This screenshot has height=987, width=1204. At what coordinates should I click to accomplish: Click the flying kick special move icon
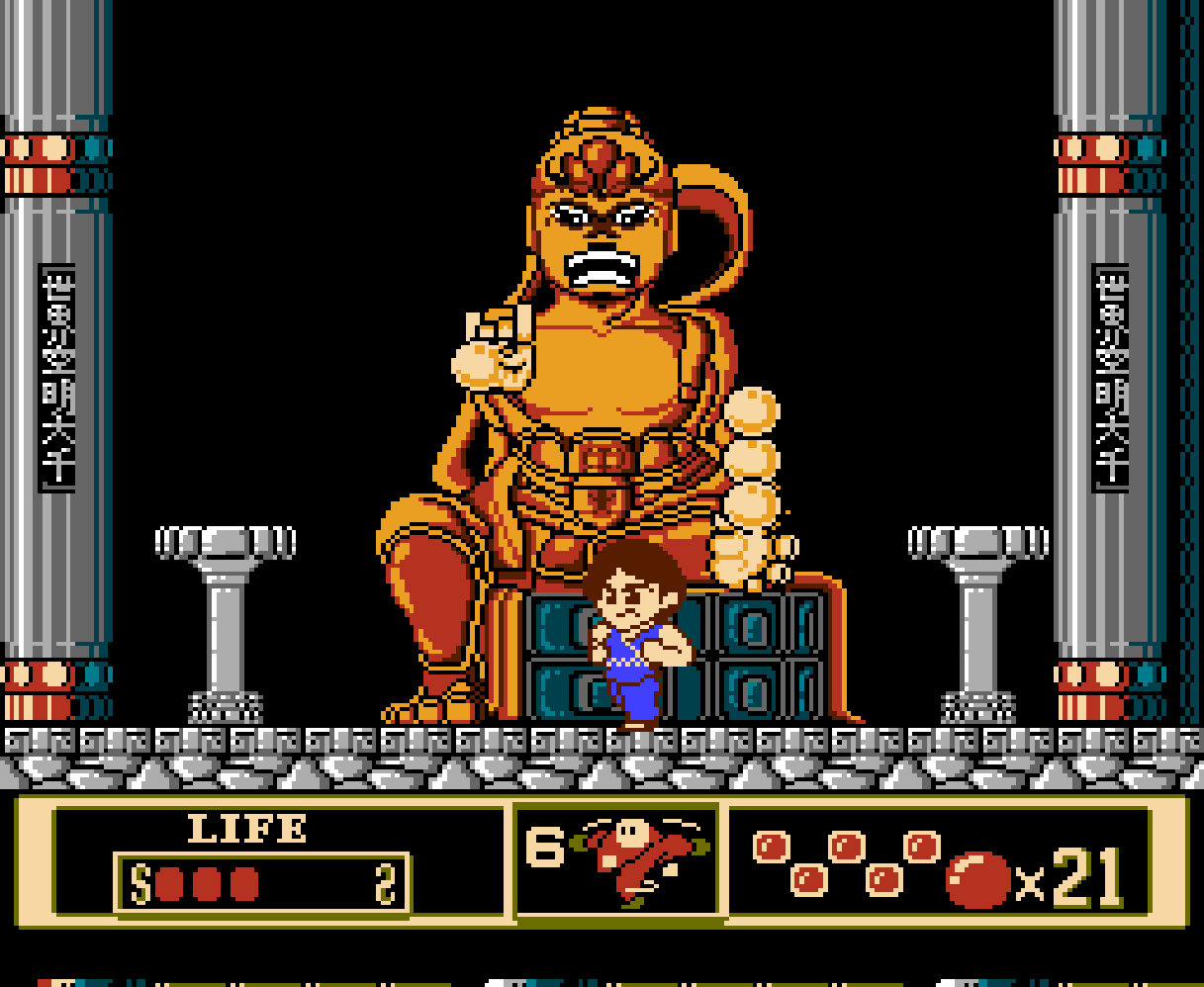639,858
